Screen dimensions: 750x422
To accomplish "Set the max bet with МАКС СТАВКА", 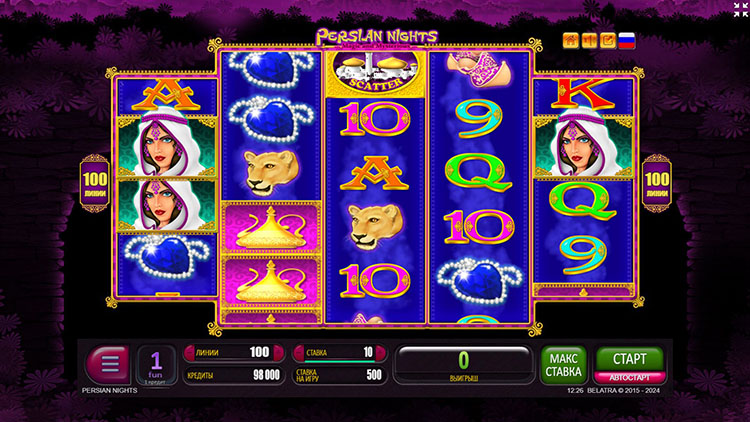I will [564, 364].
